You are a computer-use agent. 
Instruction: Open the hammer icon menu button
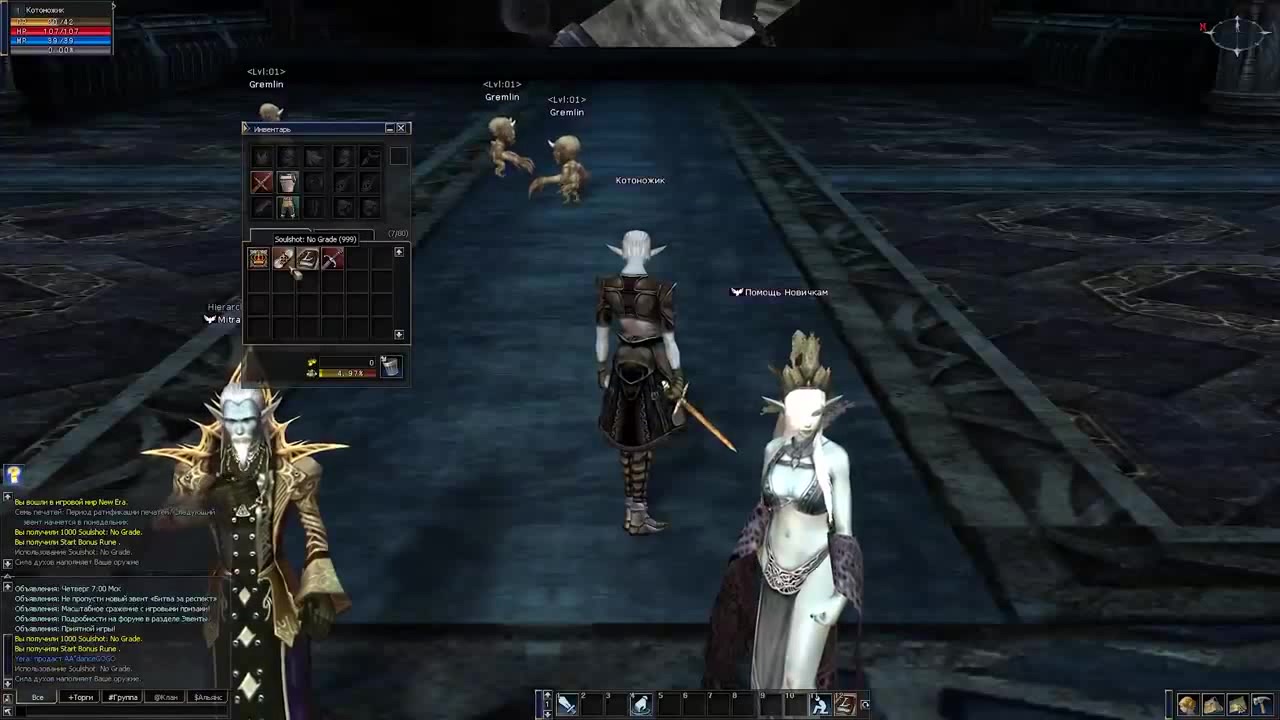coord(1262,705)
